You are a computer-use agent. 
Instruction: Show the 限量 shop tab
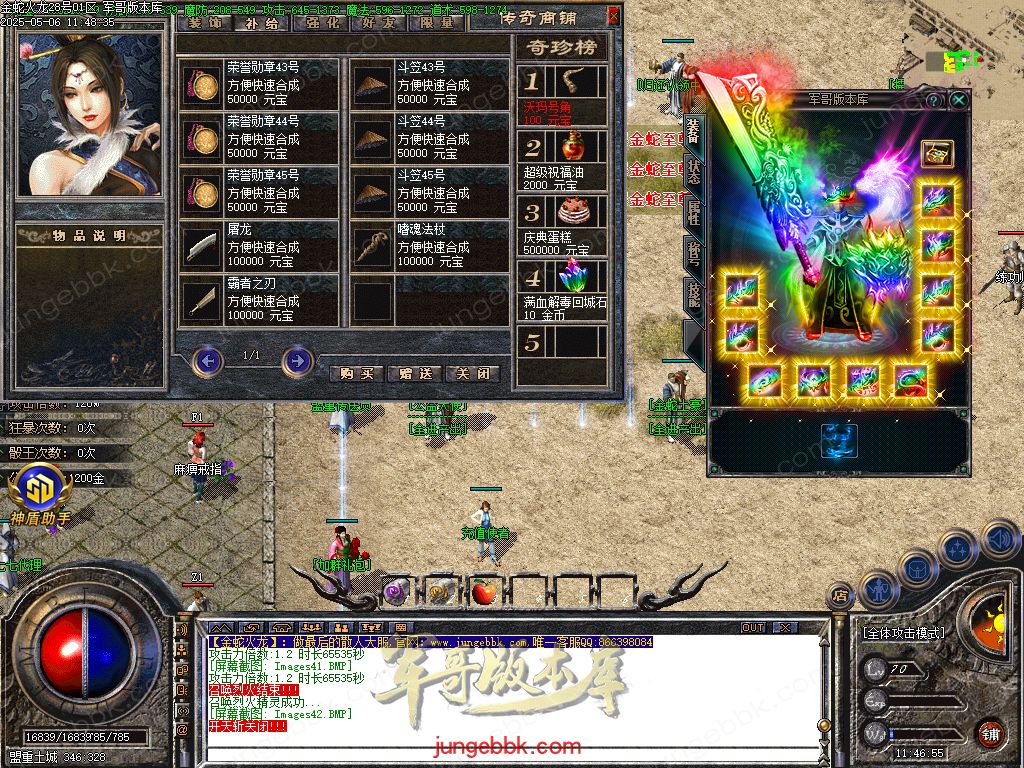pos(438,21)
